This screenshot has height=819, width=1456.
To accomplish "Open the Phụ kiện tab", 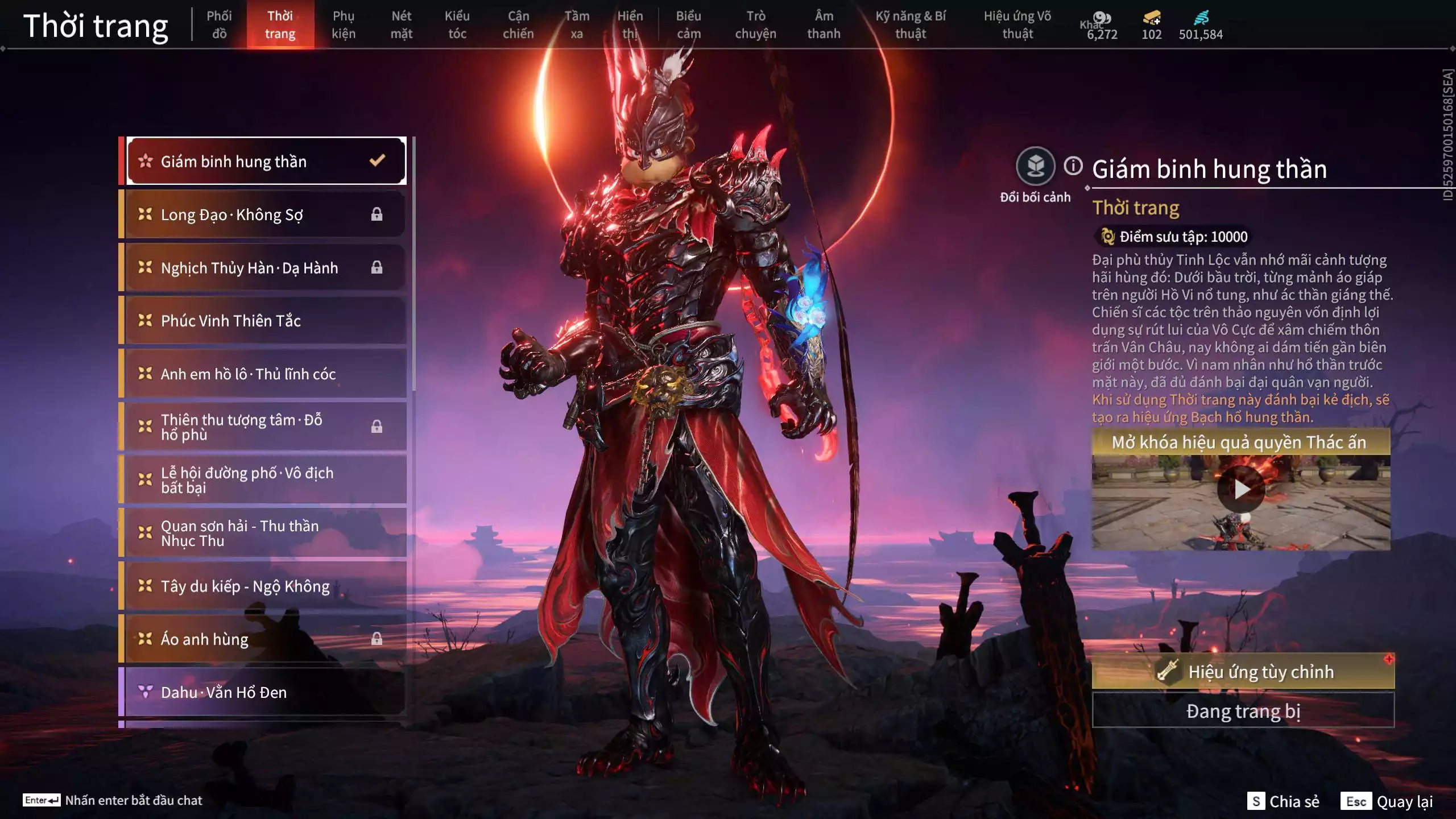I will pyautogui.click(x=344, y=25).
